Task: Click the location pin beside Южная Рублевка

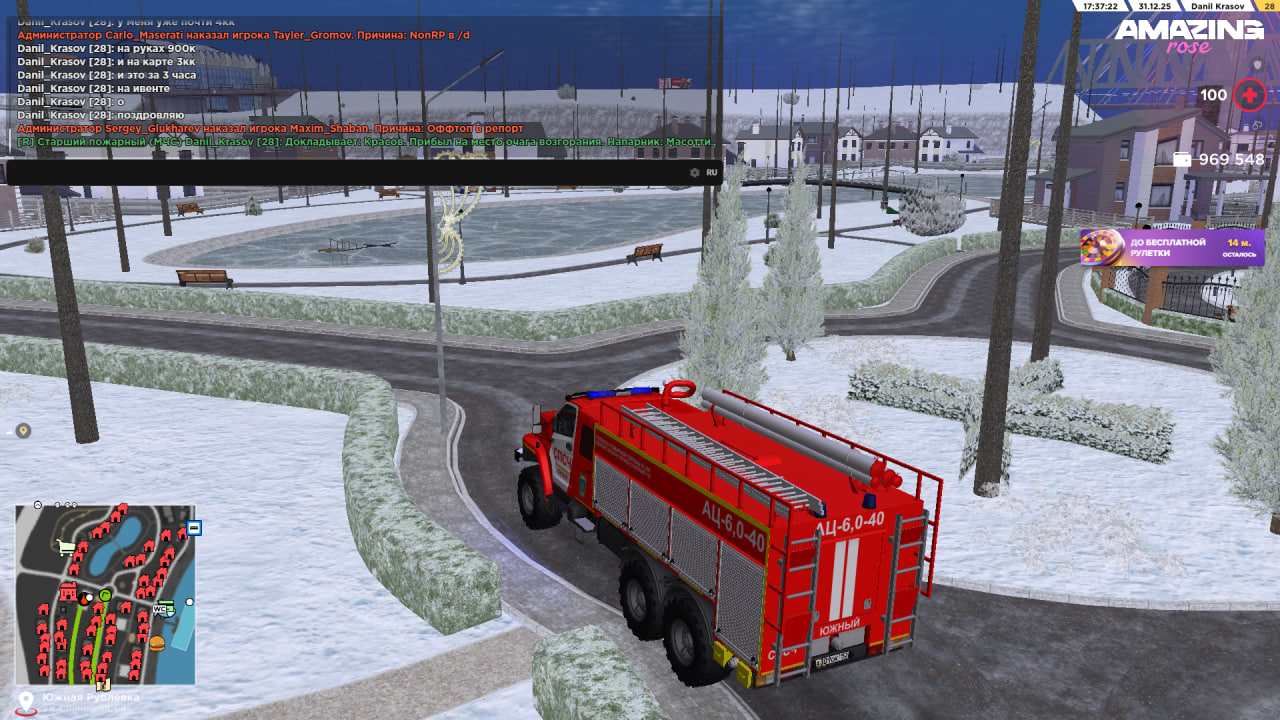Action: pyautogui.click(x=25, y=701)
